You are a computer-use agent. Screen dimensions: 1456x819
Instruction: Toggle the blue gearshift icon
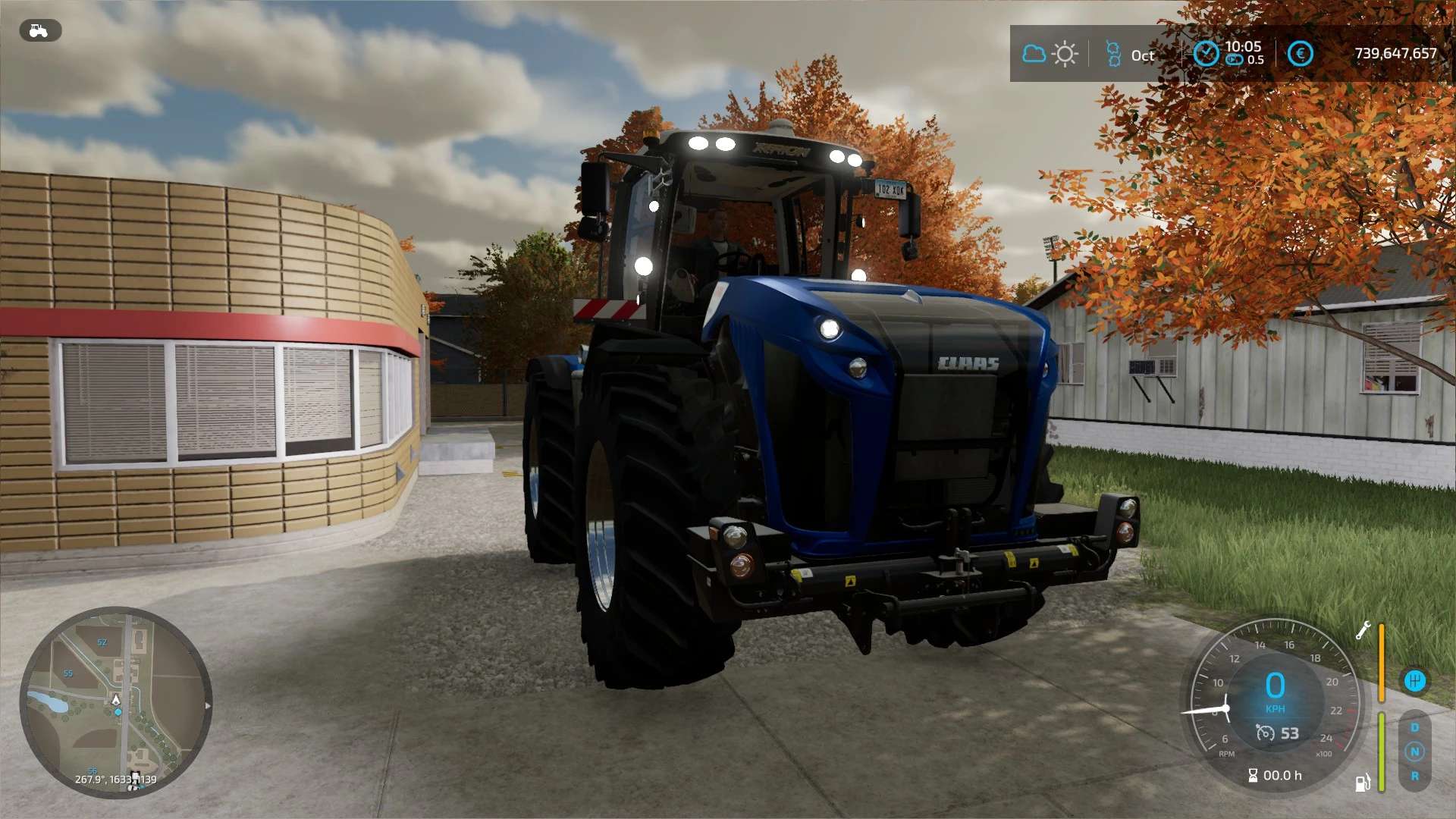pyautogui.click(x=1414, y=680)
